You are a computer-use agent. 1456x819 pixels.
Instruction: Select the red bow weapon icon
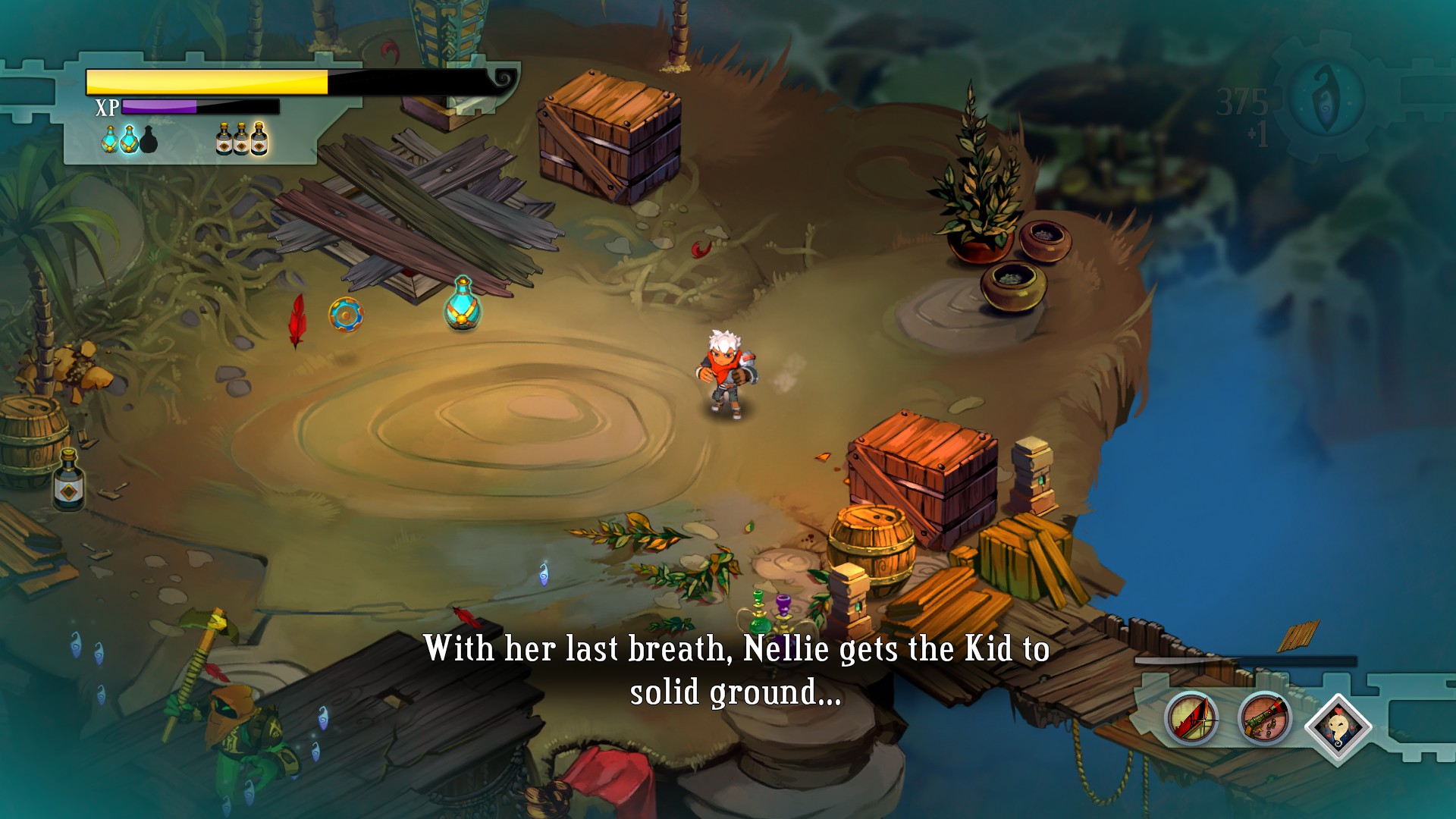point(1191,718)
